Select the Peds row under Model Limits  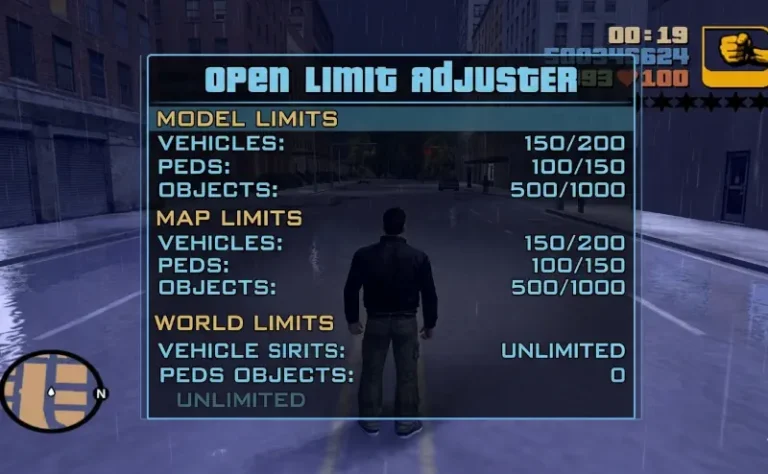391,167
